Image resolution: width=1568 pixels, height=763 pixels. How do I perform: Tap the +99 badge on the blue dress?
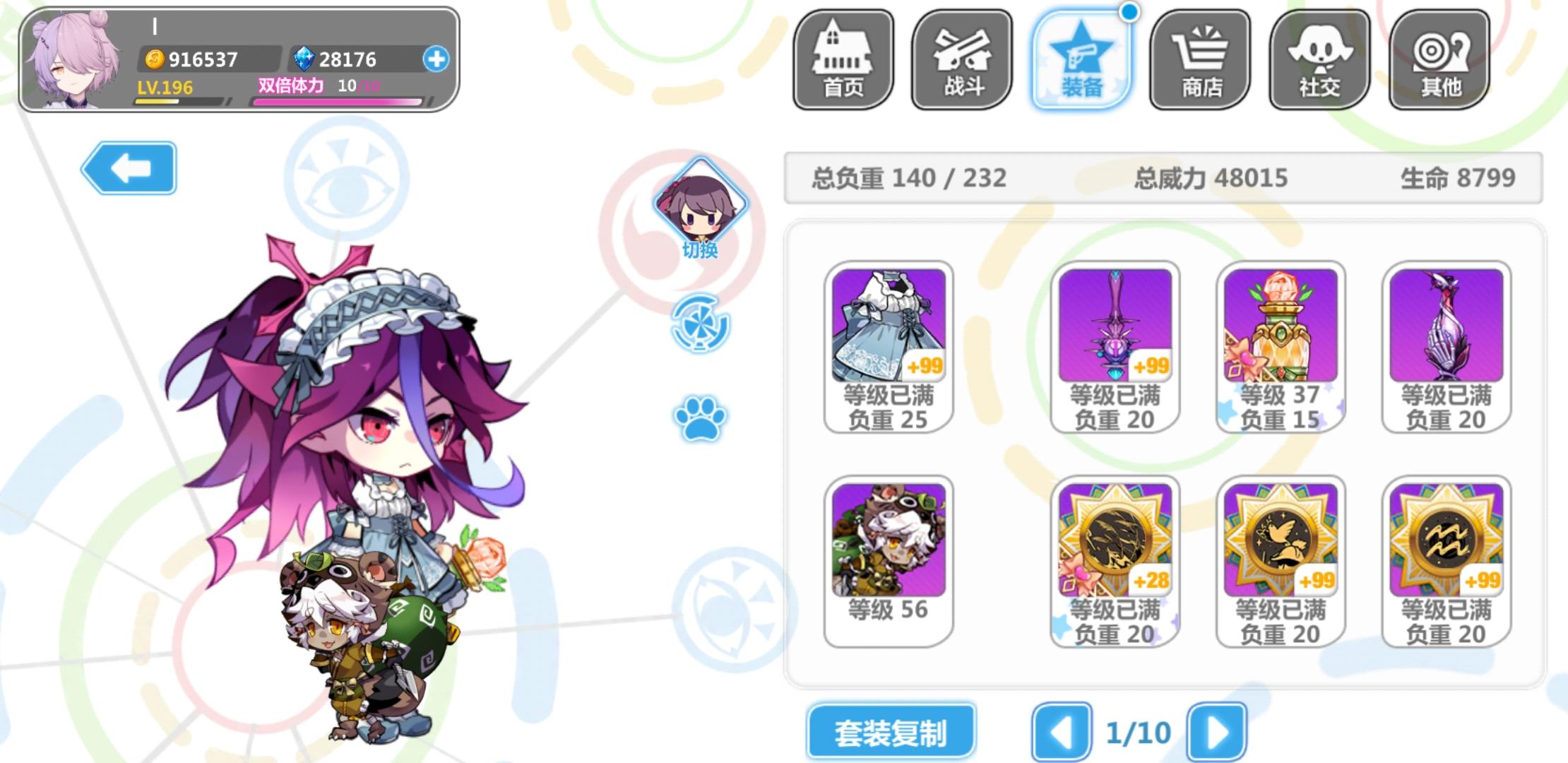pos(925,366)
